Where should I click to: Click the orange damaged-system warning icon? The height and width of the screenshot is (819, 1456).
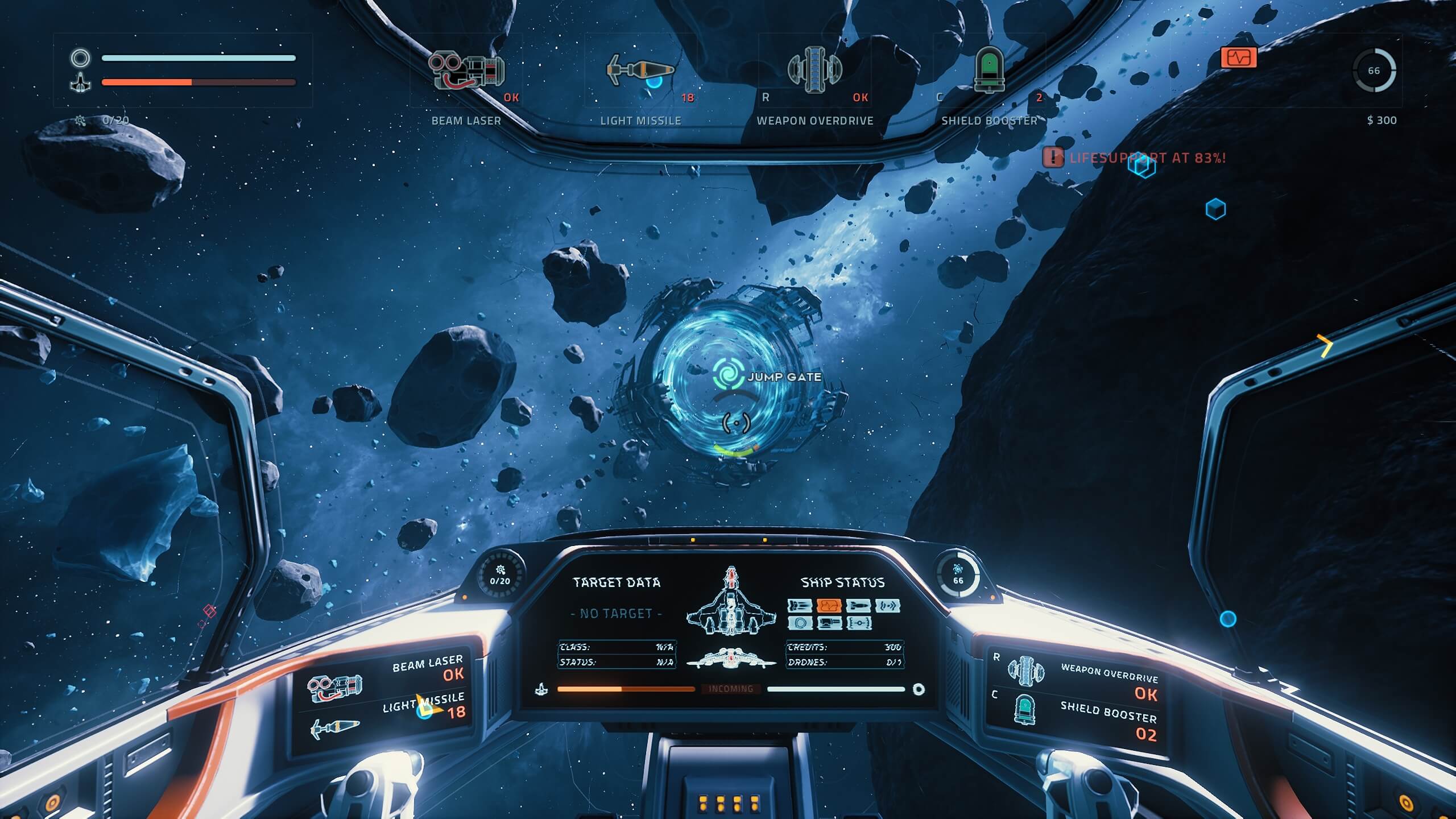1238,58
